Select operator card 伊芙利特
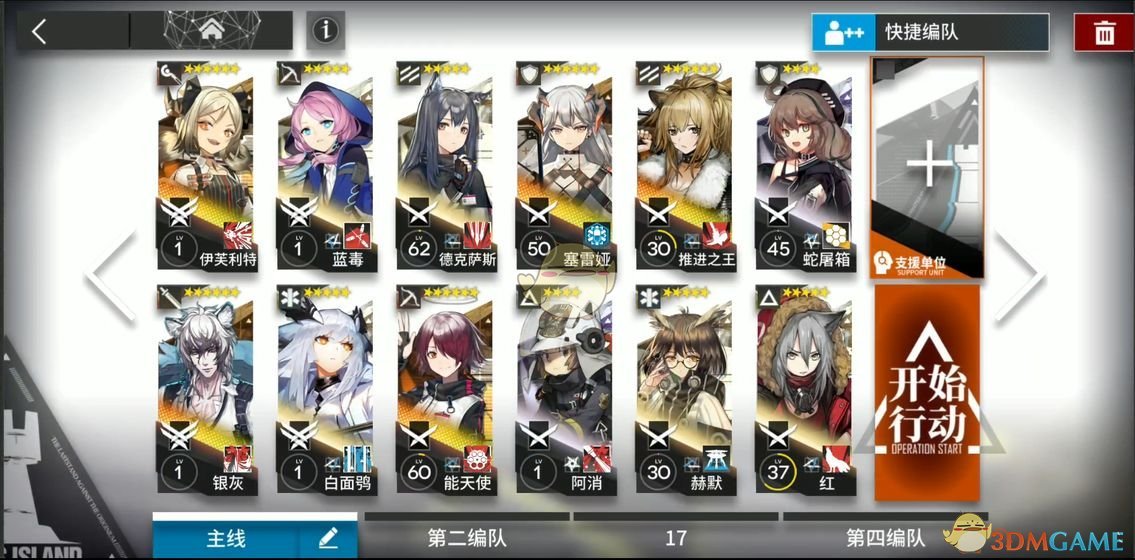Viewport: 1135px width, 560px height. 205,165
